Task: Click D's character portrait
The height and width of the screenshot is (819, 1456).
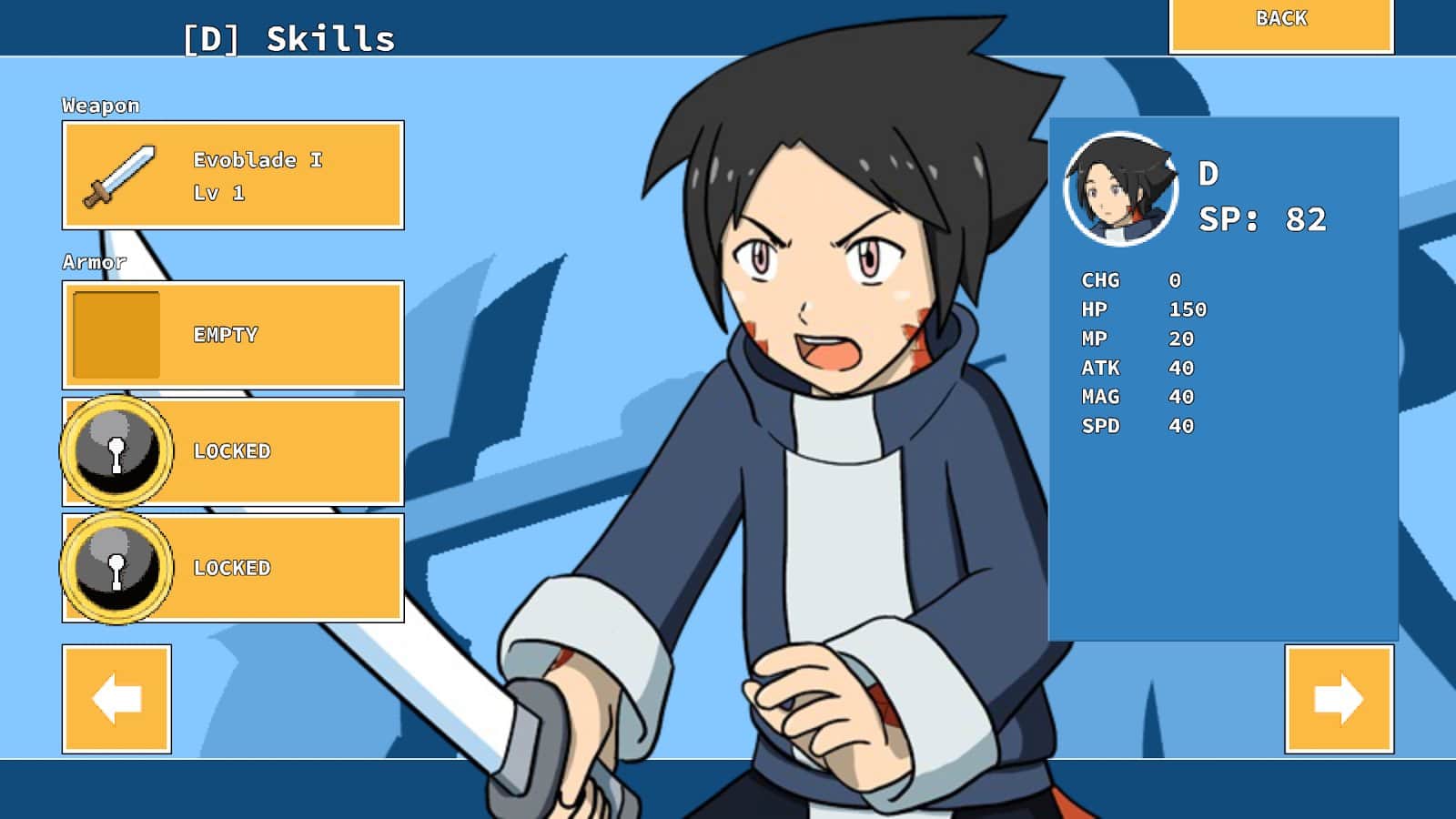Action: (x=1120, y=189)
